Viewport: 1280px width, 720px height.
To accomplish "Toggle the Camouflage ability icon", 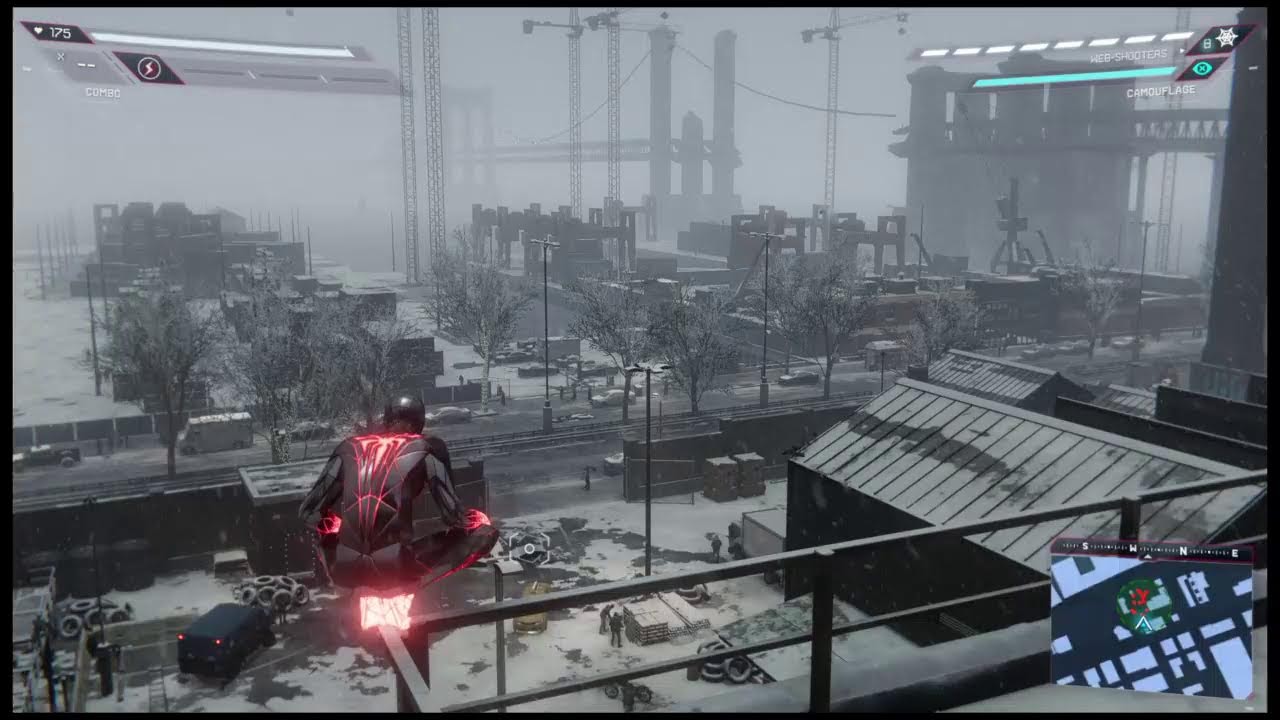I will pos(1201,68).
